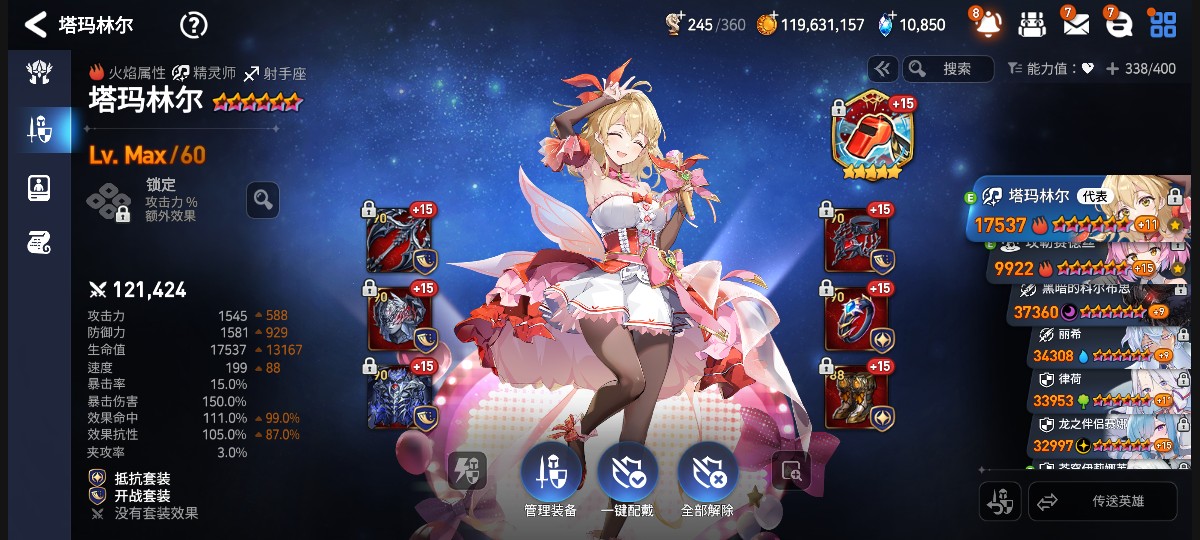Open the mail envelope inbox

[x=1076, y=24]
